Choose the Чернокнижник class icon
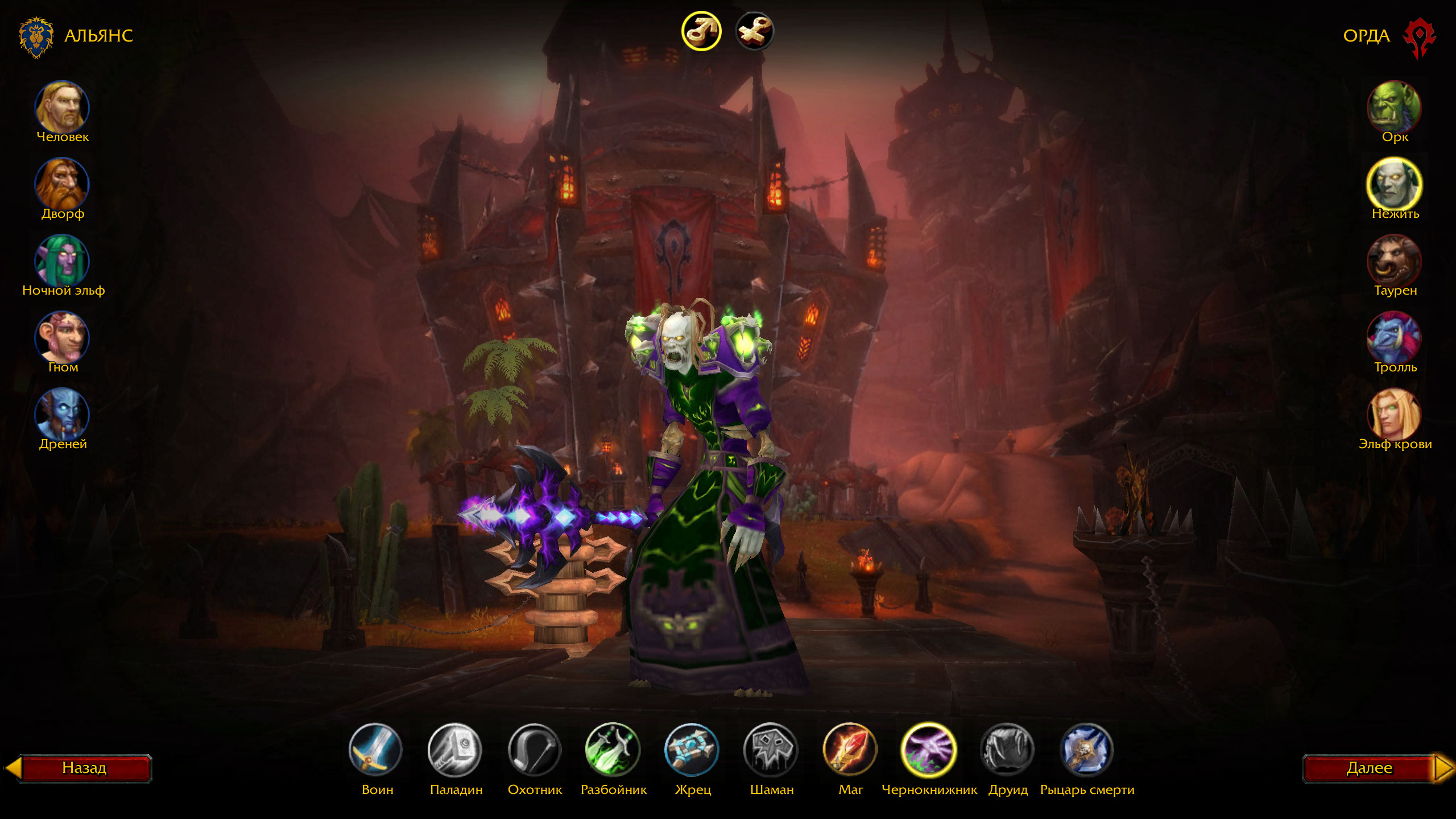This screenshot has width=1456, height=819. click(929, 750)
